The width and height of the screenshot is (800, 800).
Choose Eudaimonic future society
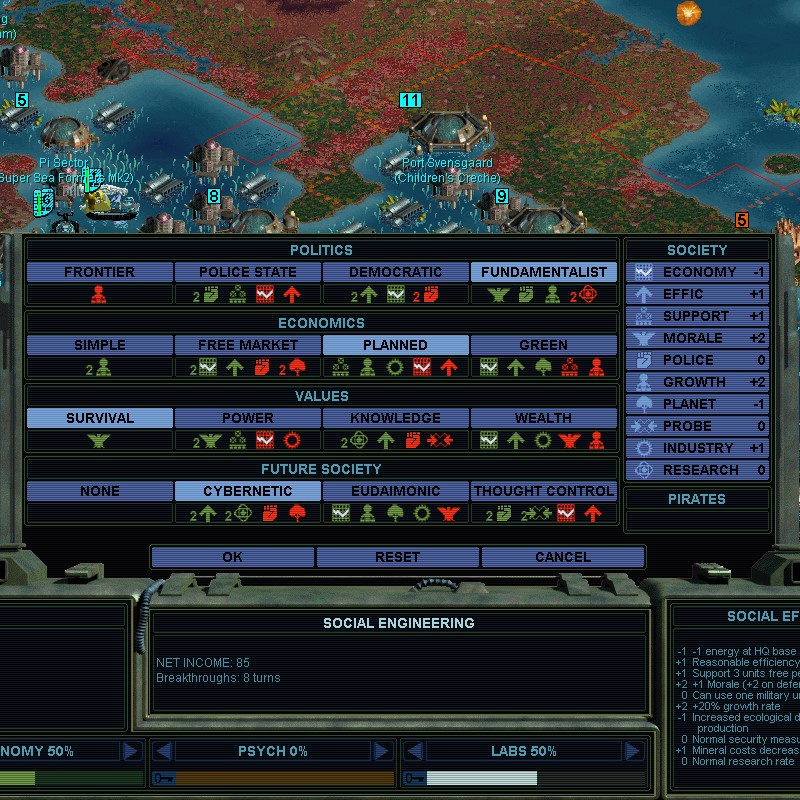point(396,491)
